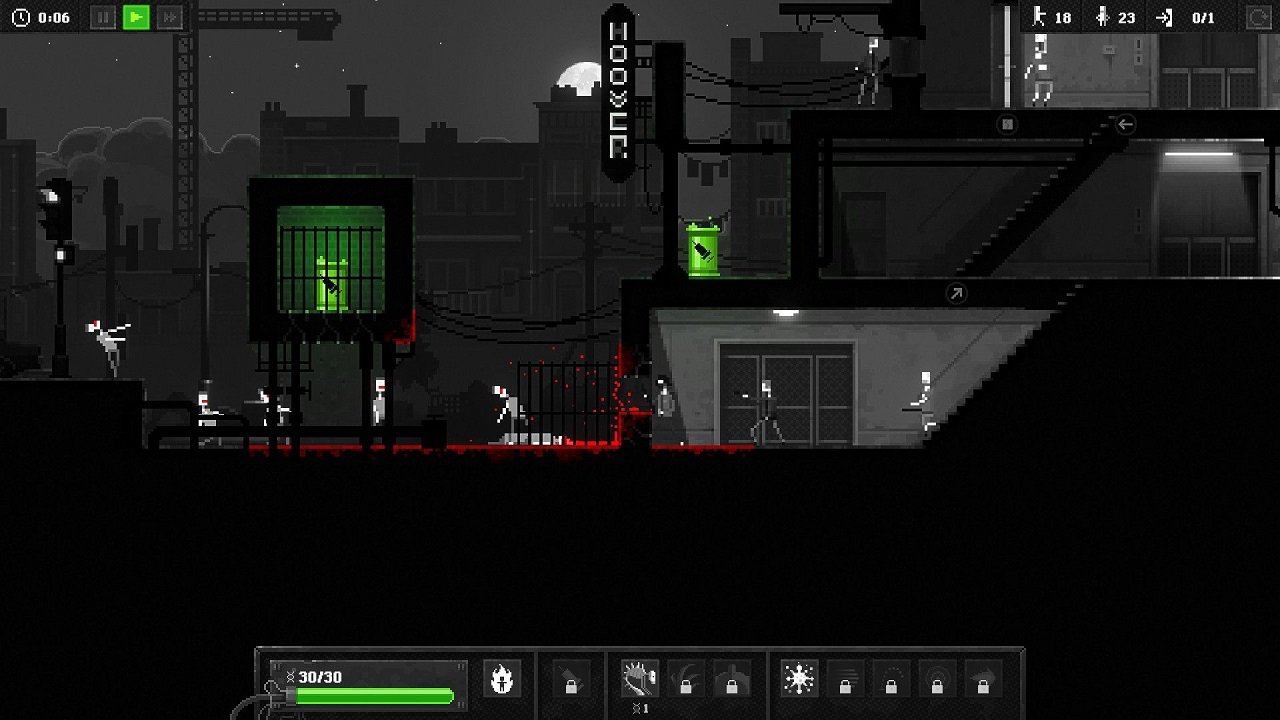Click the locked slot next to the snowflake ability
Screen dimensions: 1280x720
click(x=844, y=676)
